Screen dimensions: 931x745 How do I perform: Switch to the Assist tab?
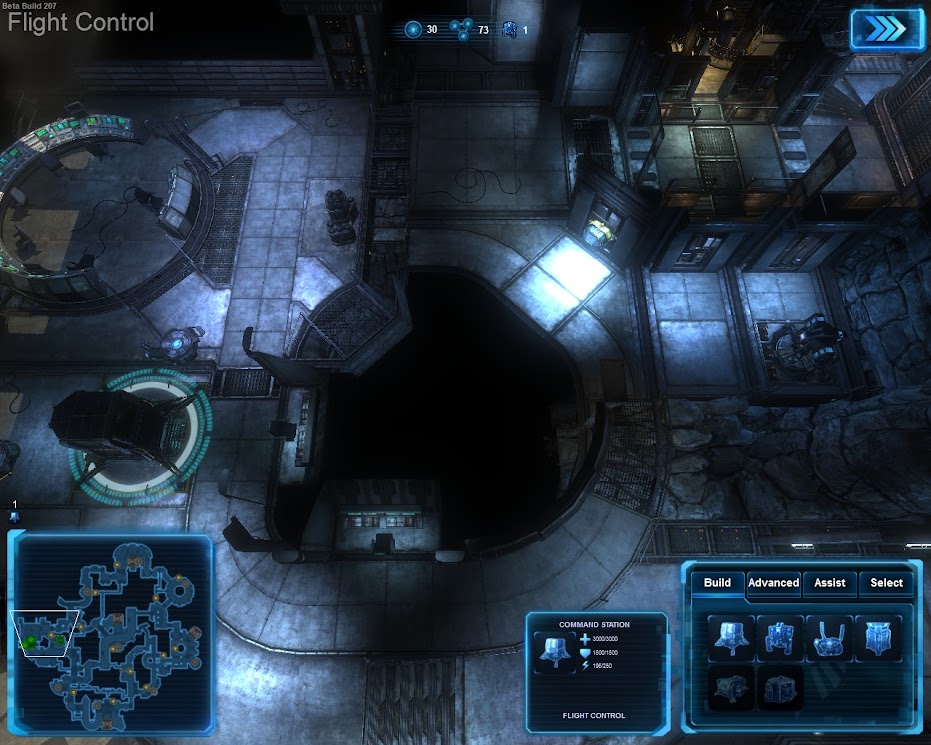tap(829, 583)
